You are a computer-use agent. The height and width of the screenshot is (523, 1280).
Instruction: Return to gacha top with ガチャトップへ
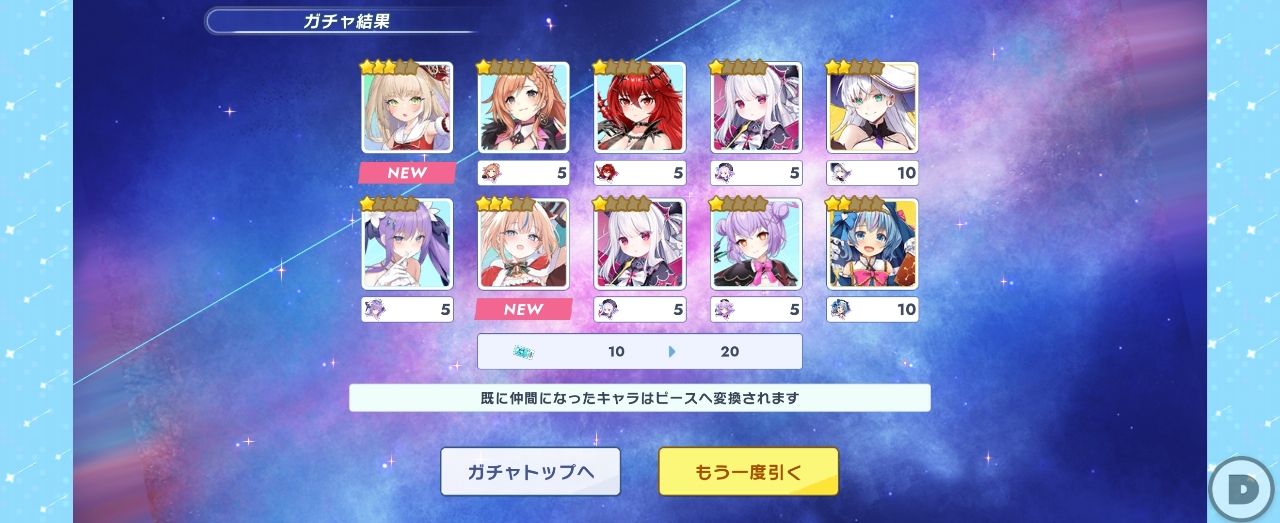[530, 472]
